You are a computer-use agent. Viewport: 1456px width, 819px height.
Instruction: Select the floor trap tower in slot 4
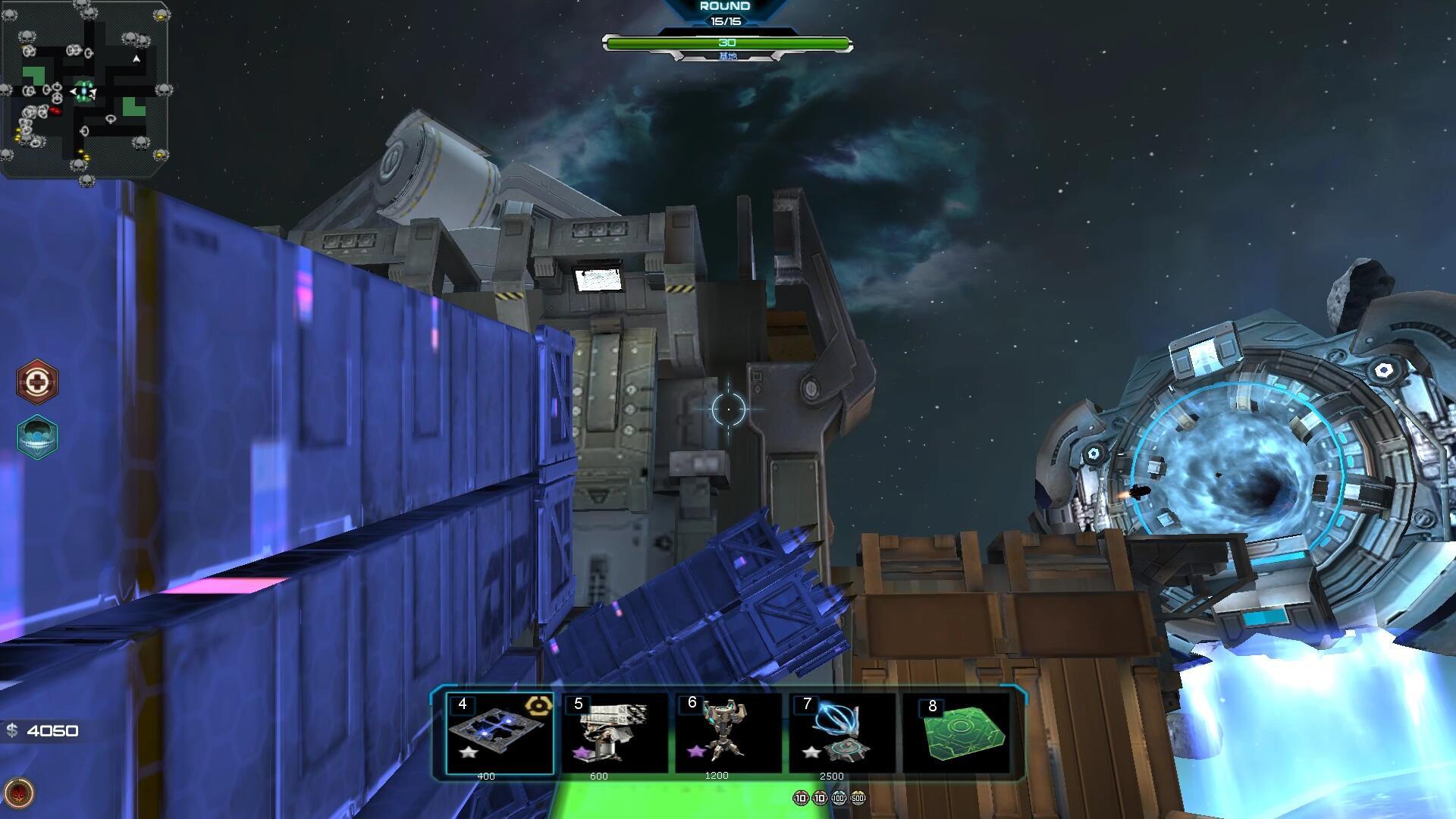click(499, 733)
